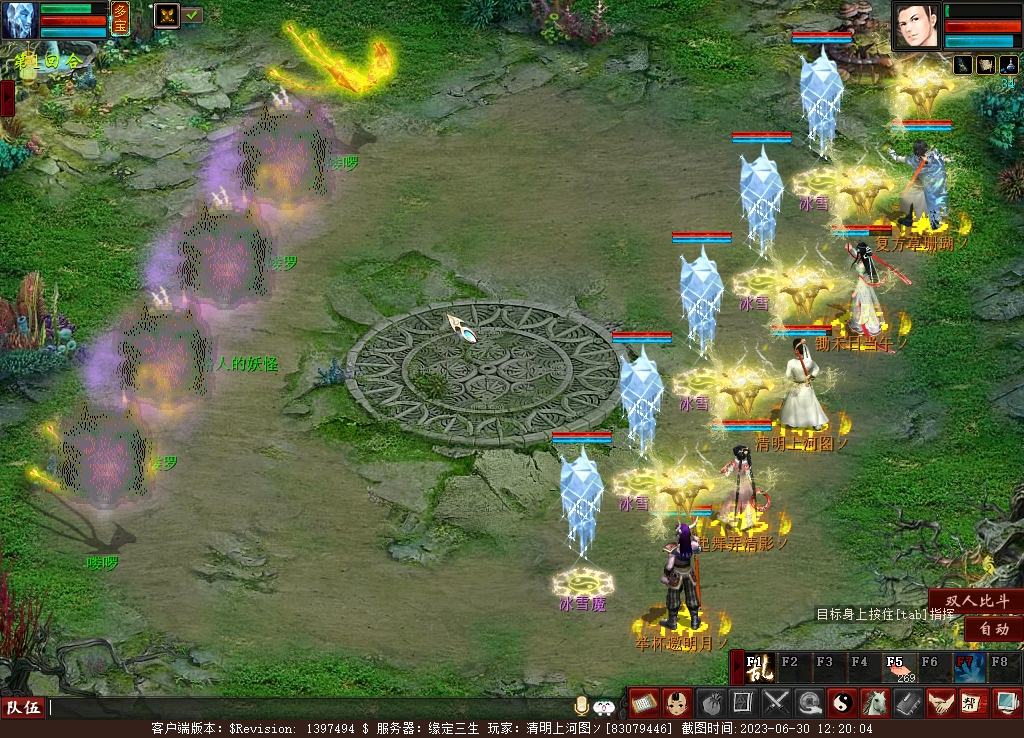Open the scroll icon in bottom toolbar
The image size is (1024, 738).
(x=643, y=702)
